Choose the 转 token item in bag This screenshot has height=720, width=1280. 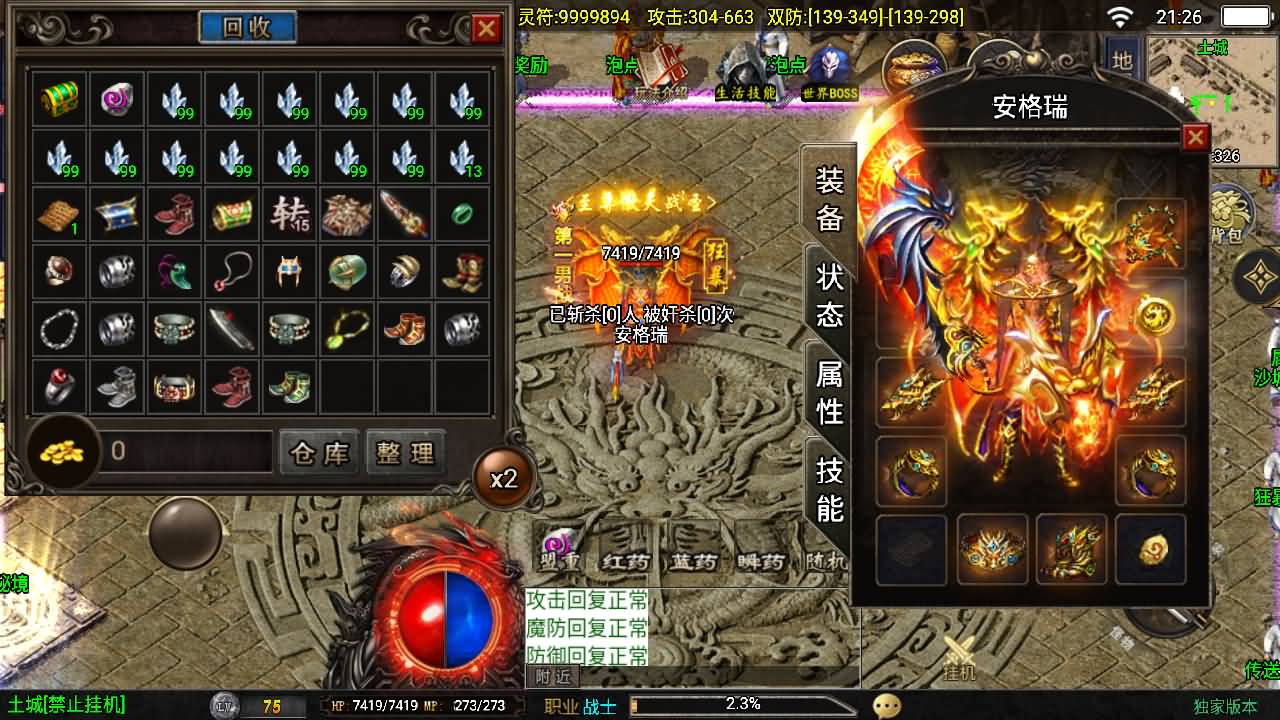tap(291, 214)
